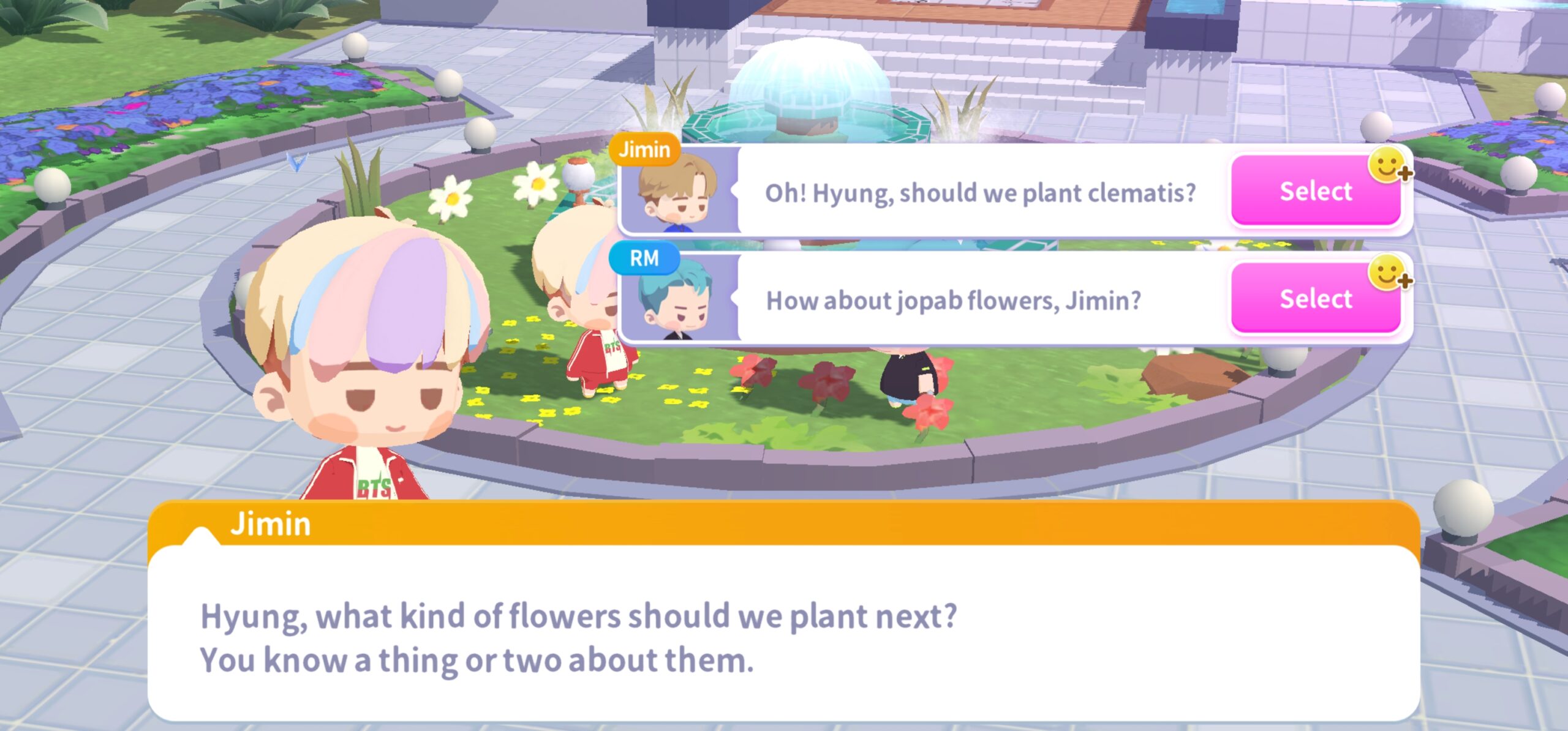Choose the "Oh! Hyung, should we plant clematis?" line
1568x731 pixels.
coord(979,193)
